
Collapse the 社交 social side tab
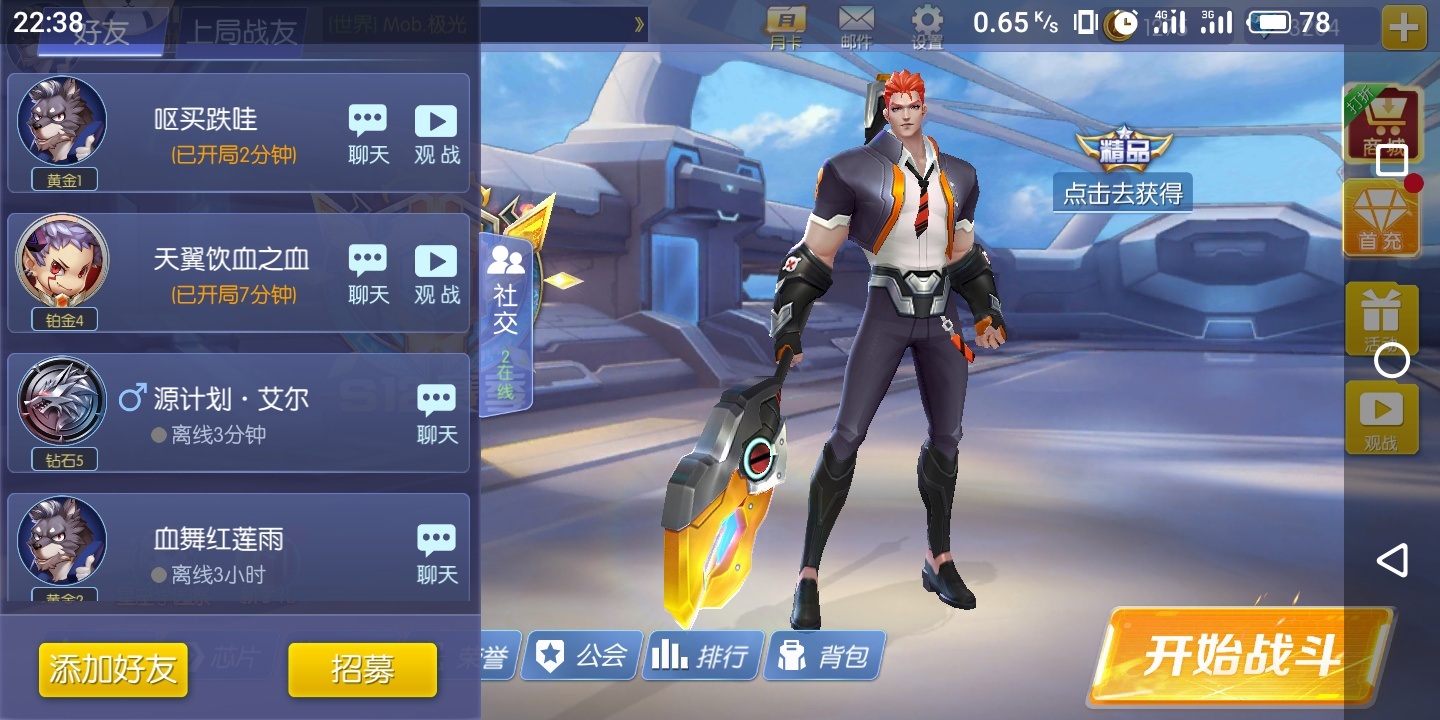506,320
